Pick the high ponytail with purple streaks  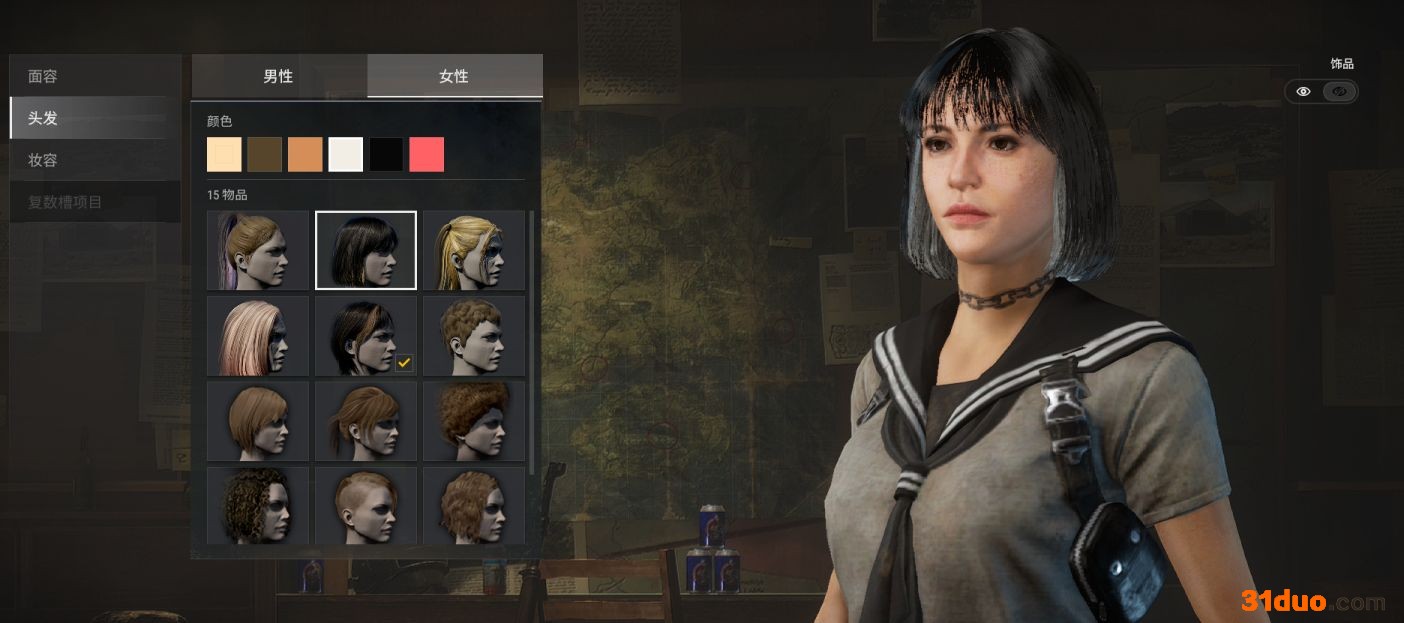[x=258, y=250]
